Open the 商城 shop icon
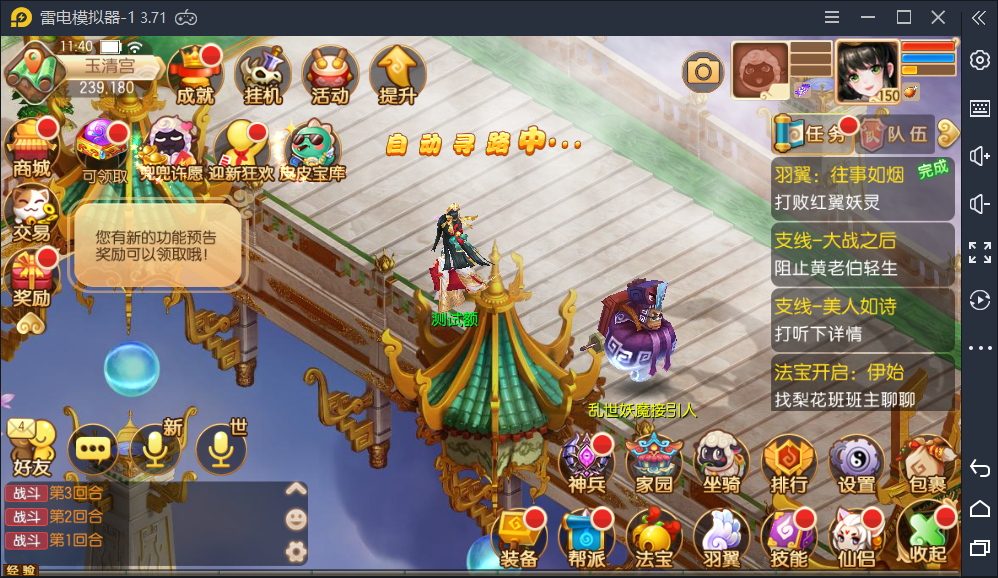The width and height of the screenshot is (998, 578). [x=32, y=148]
